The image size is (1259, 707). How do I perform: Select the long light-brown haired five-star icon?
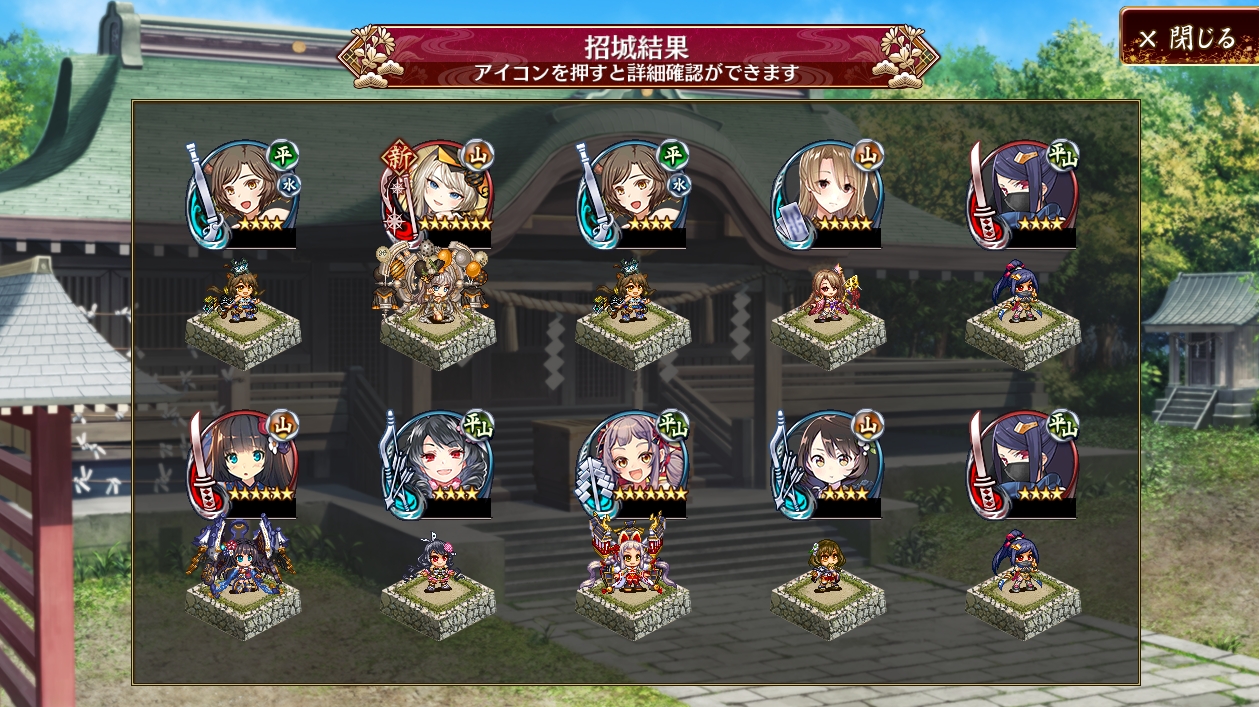click(x=828, y=193)
